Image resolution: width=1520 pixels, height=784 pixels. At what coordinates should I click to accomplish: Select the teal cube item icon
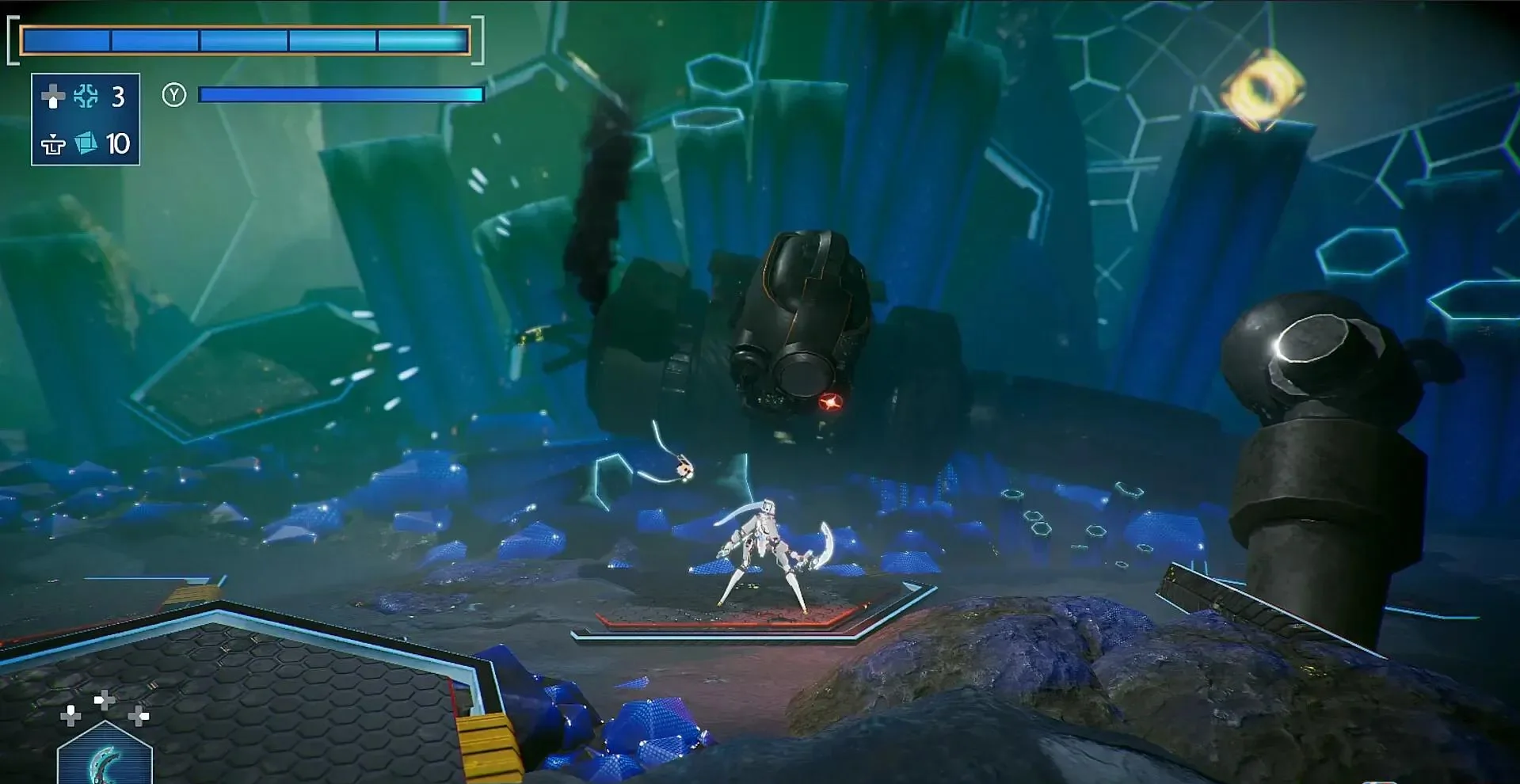point(86,143)
